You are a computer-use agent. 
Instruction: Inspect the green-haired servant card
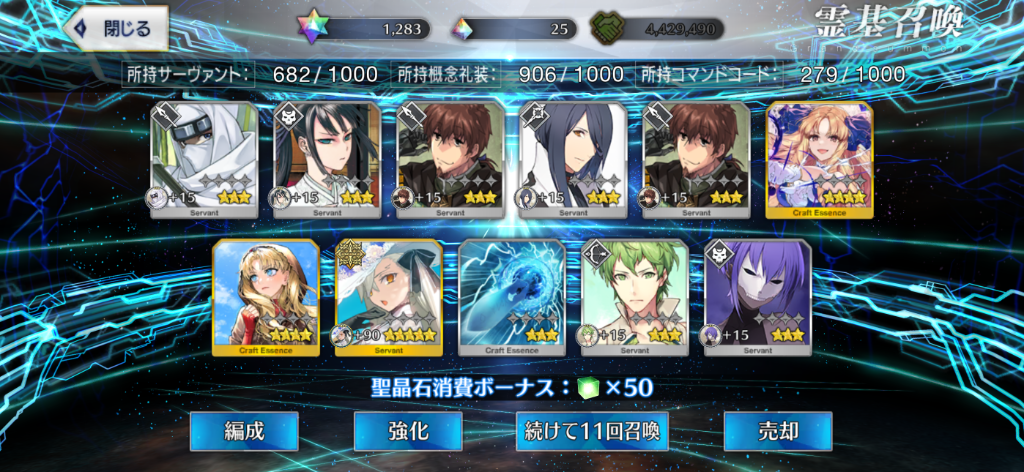pos(635,298)
